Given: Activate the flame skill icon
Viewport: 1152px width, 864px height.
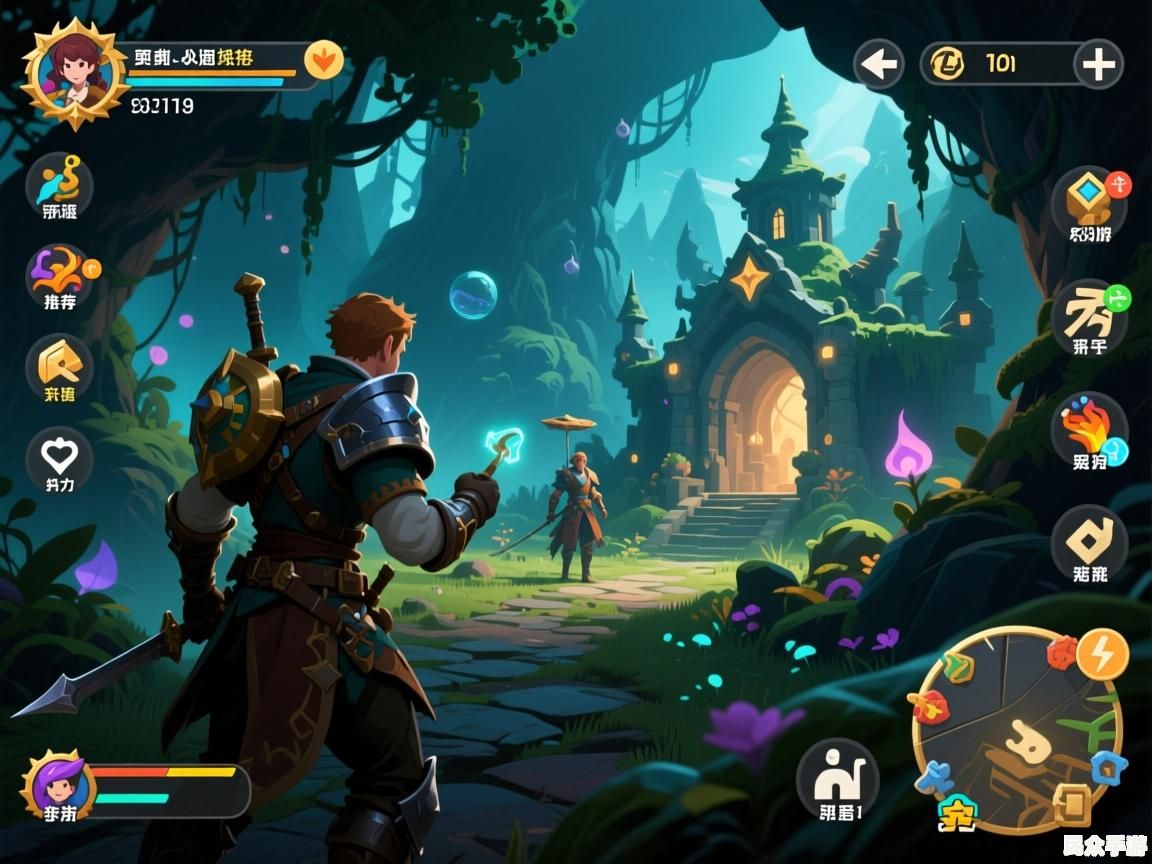Looking at the screenshot, I should pyautogui.click(x=1089, y=430).
